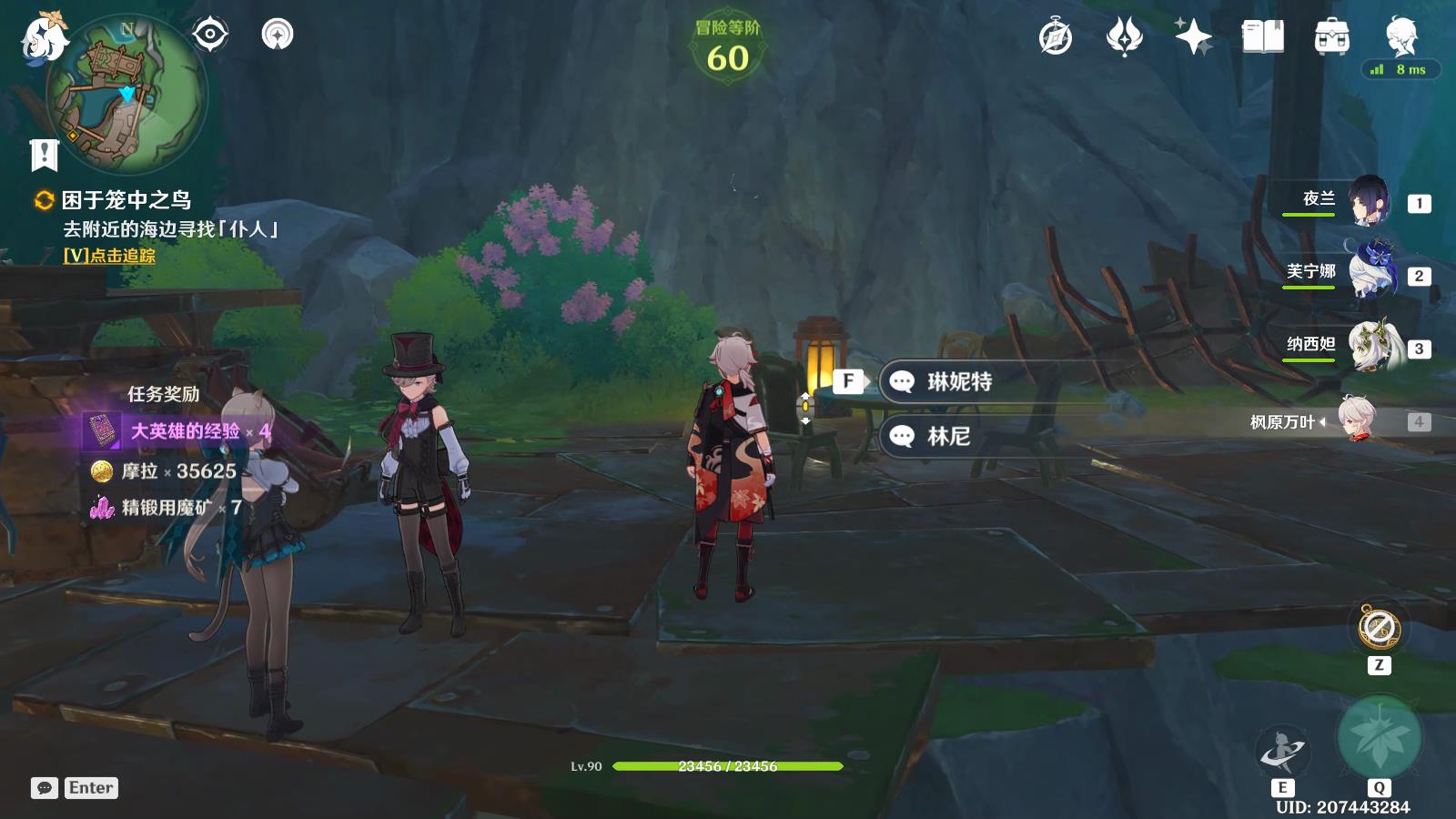
Task: Track the quest via 点击追踪 link
Action: click(x=109, y=256)
